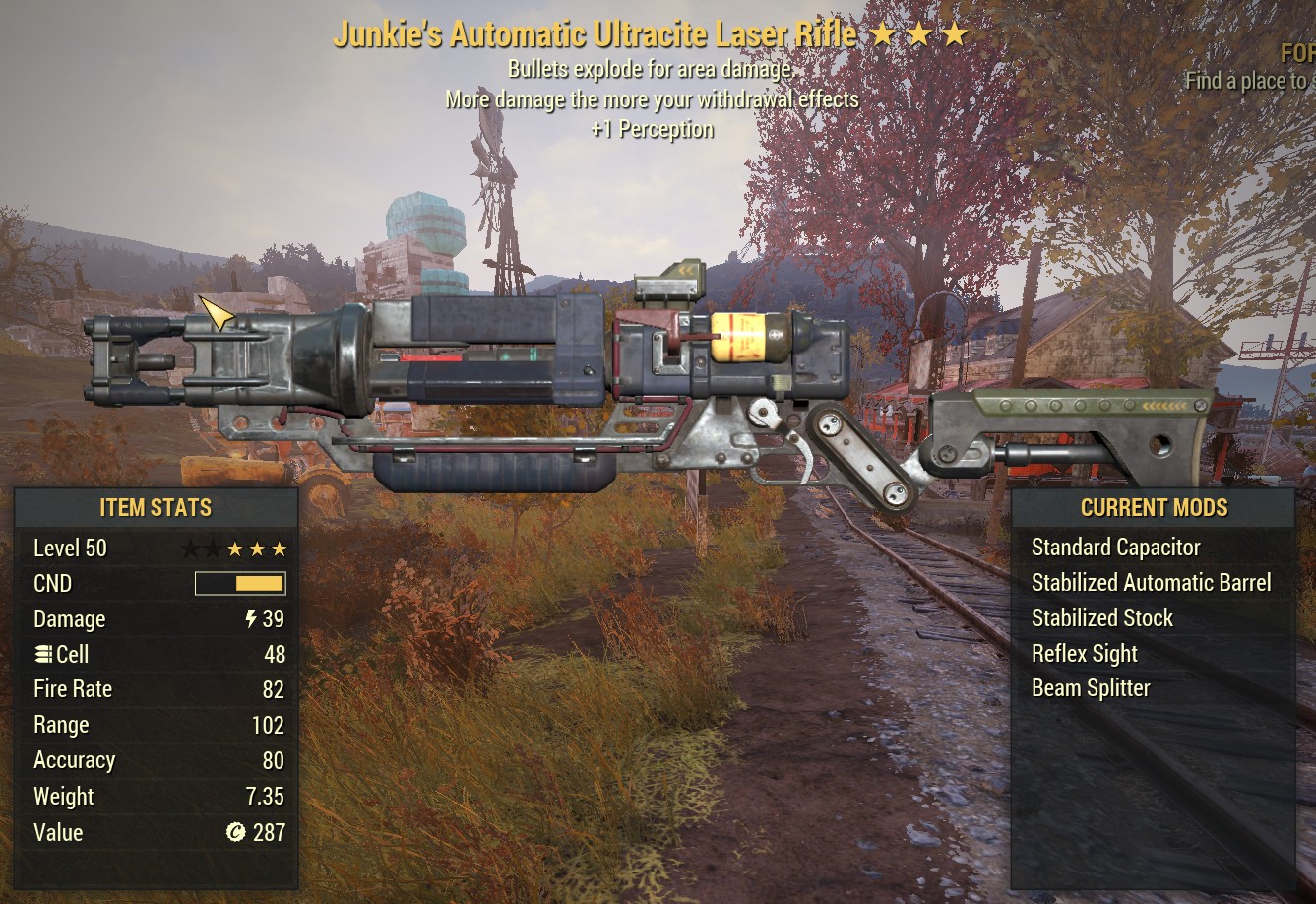Switch to the CURRENT MODS header

pyautogui.click(x=1154, y=508)
